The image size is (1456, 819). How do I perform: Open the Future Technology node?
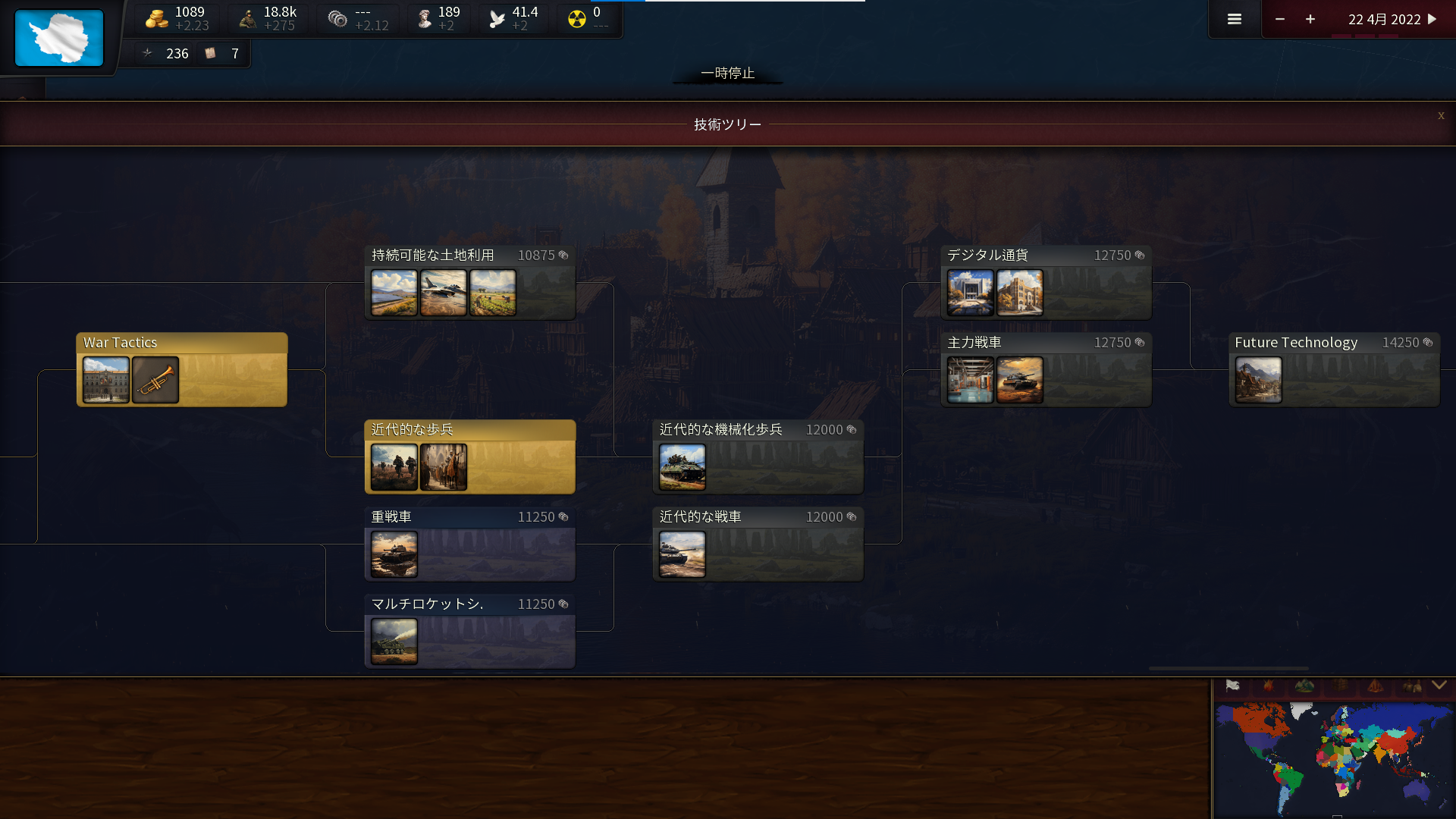[1335, 369]
